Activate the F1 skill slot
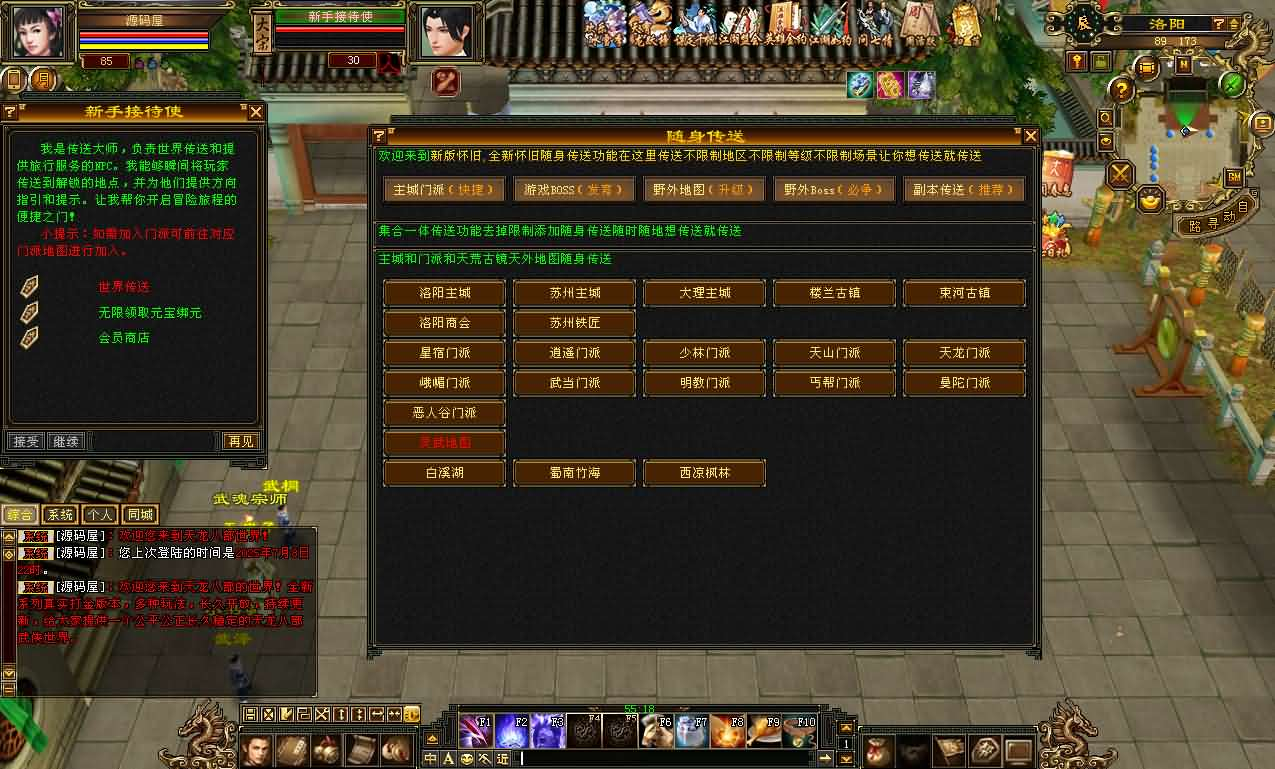Screen dimensions: 1275x769 click(x=476, y=731)
